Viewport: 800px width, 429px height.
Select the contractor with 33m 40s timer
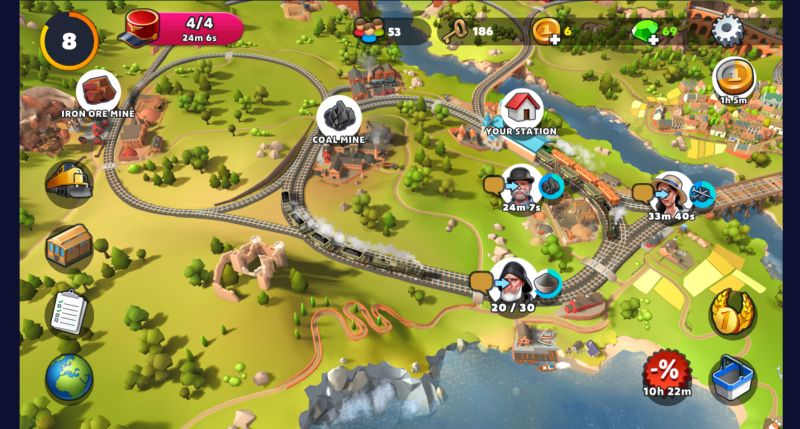670,193
